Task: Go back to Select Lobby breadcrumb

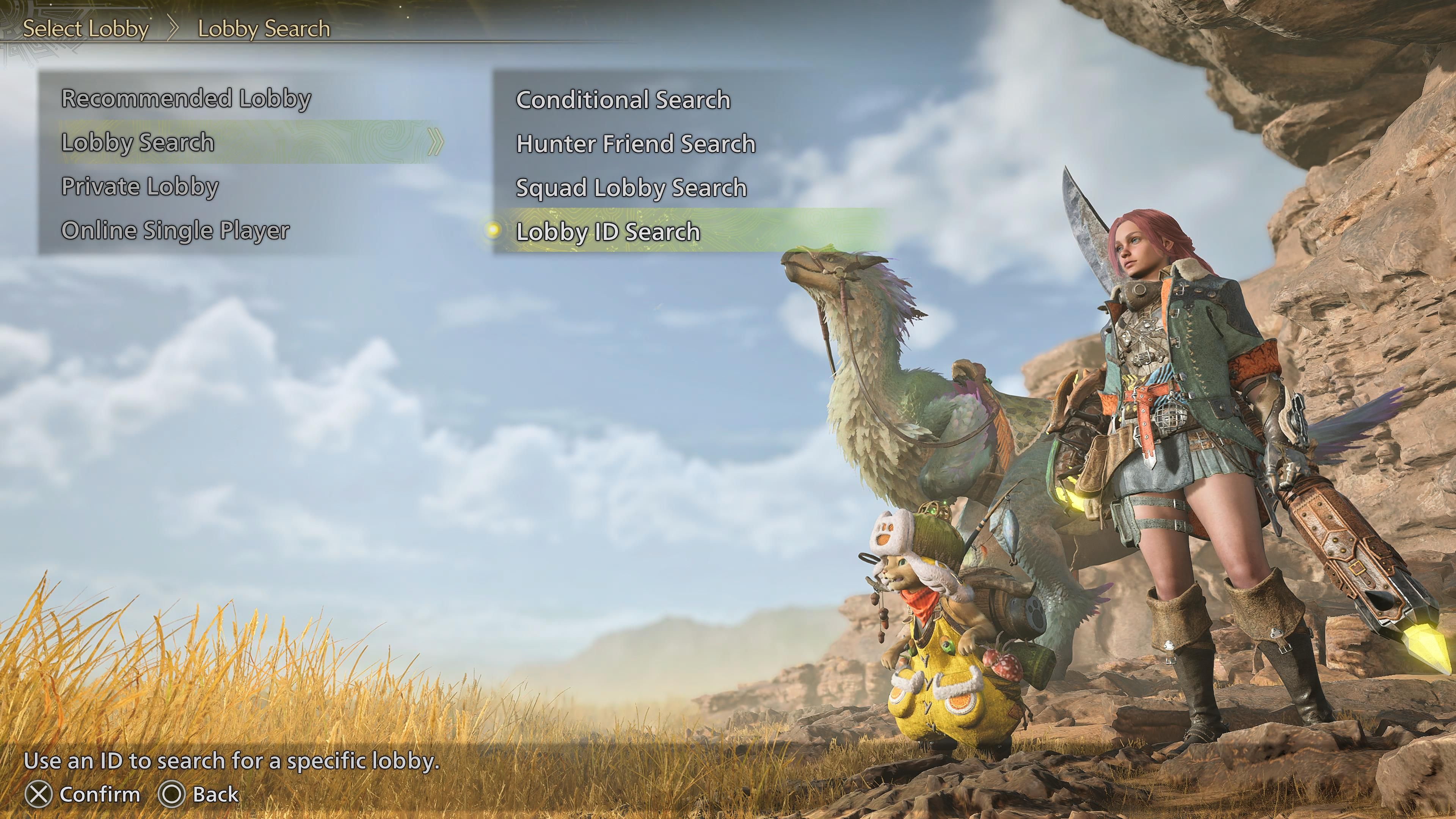Action: click(85, 29)
